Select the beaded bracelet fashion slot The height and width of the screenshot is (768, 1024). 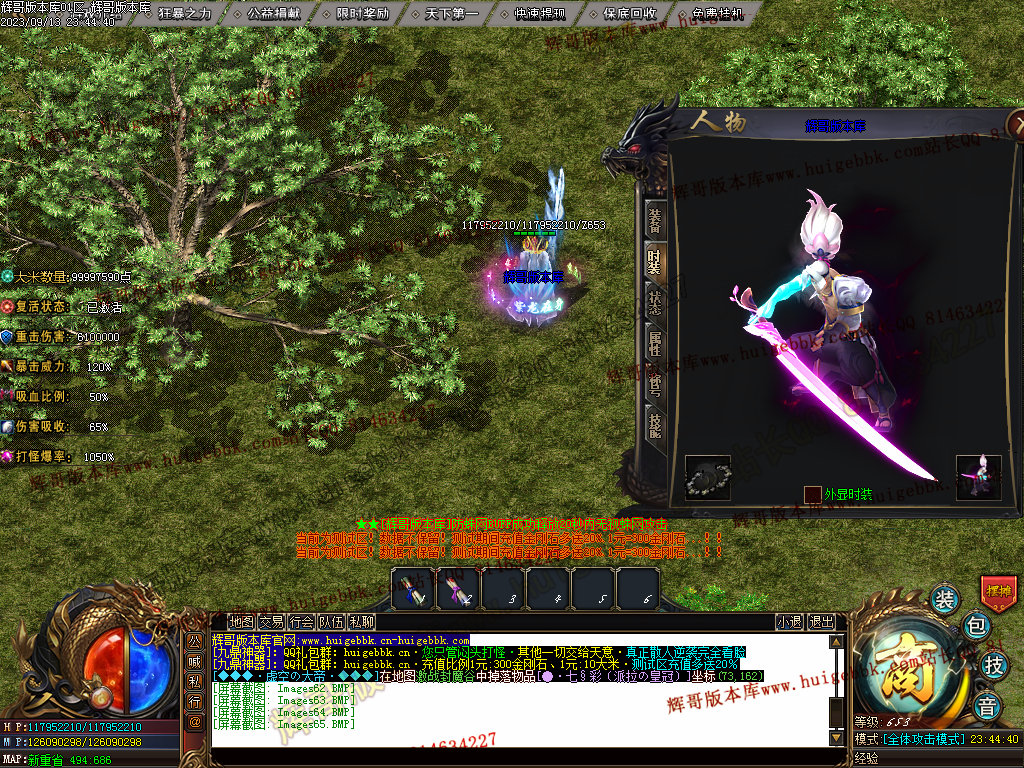(x=707, y=478)
